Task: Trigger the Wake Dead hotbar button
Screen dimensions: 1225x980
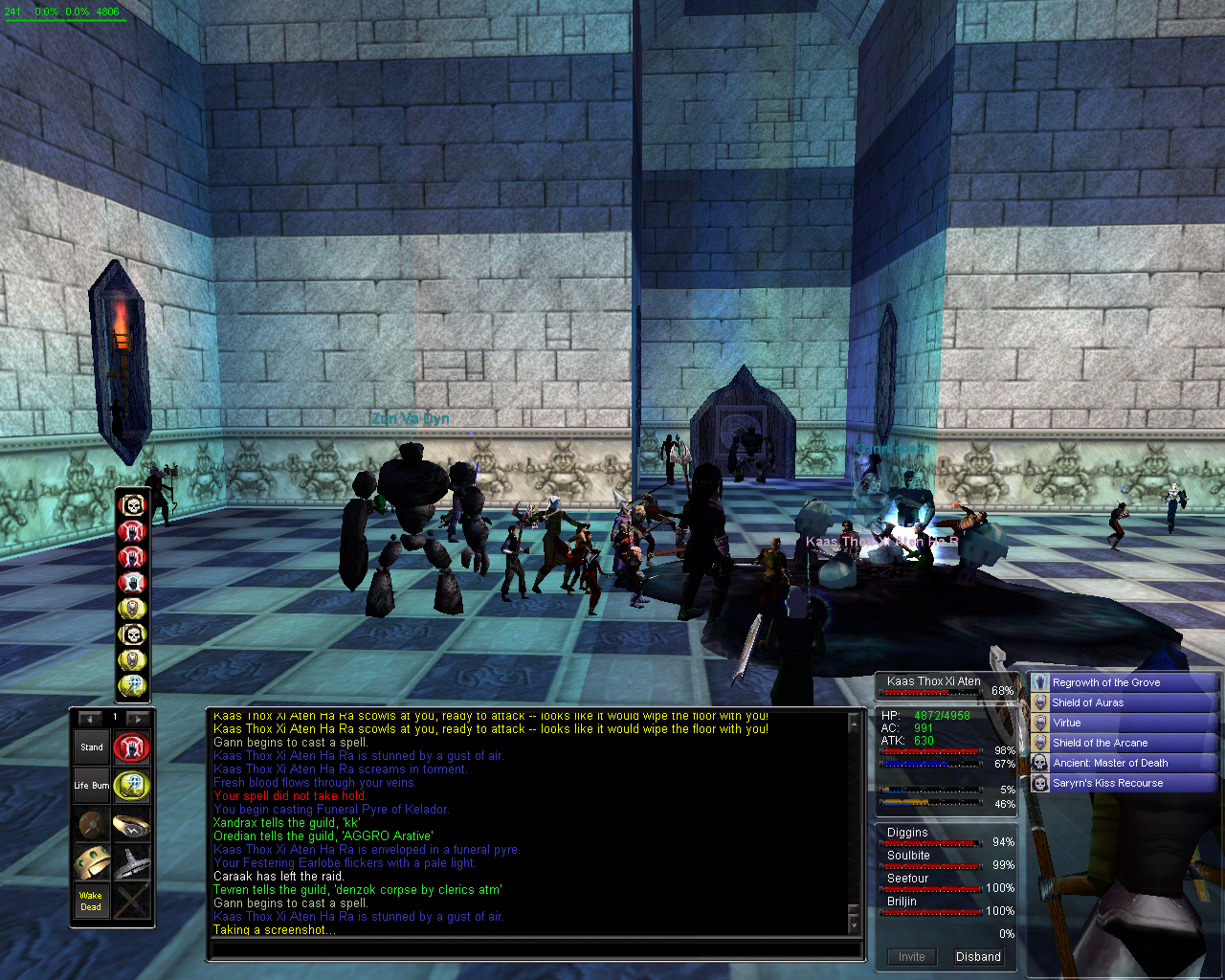Action: pos(92,902)
